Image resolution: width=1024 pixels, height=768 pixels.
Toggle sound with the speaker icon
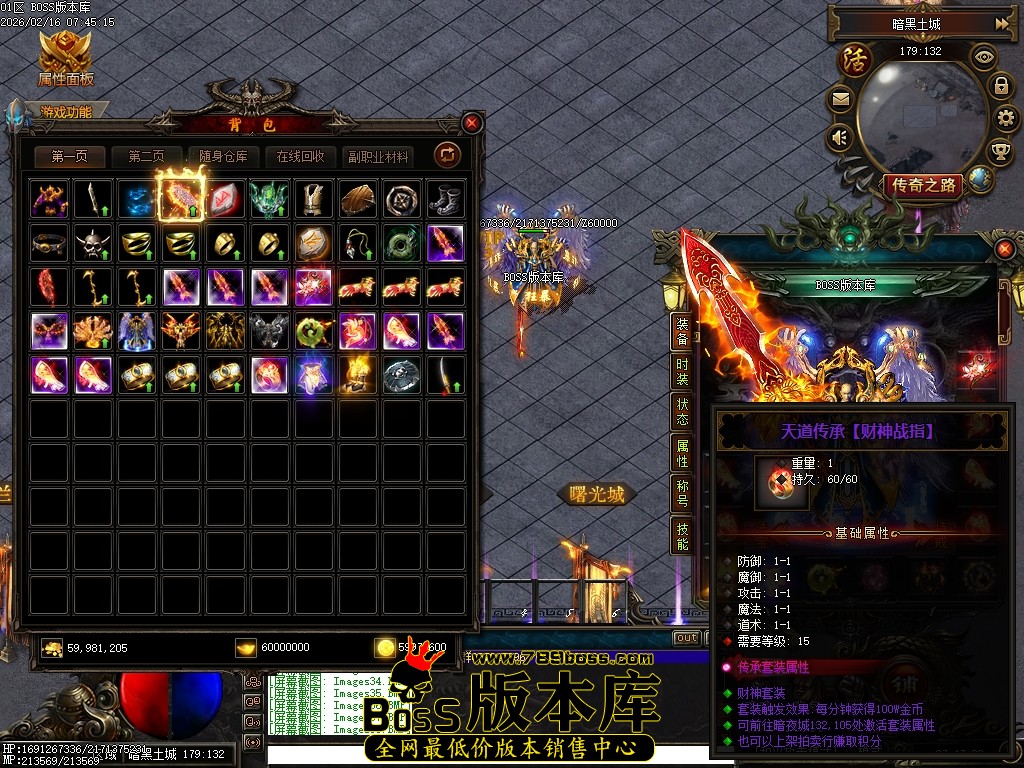point(840,136)
